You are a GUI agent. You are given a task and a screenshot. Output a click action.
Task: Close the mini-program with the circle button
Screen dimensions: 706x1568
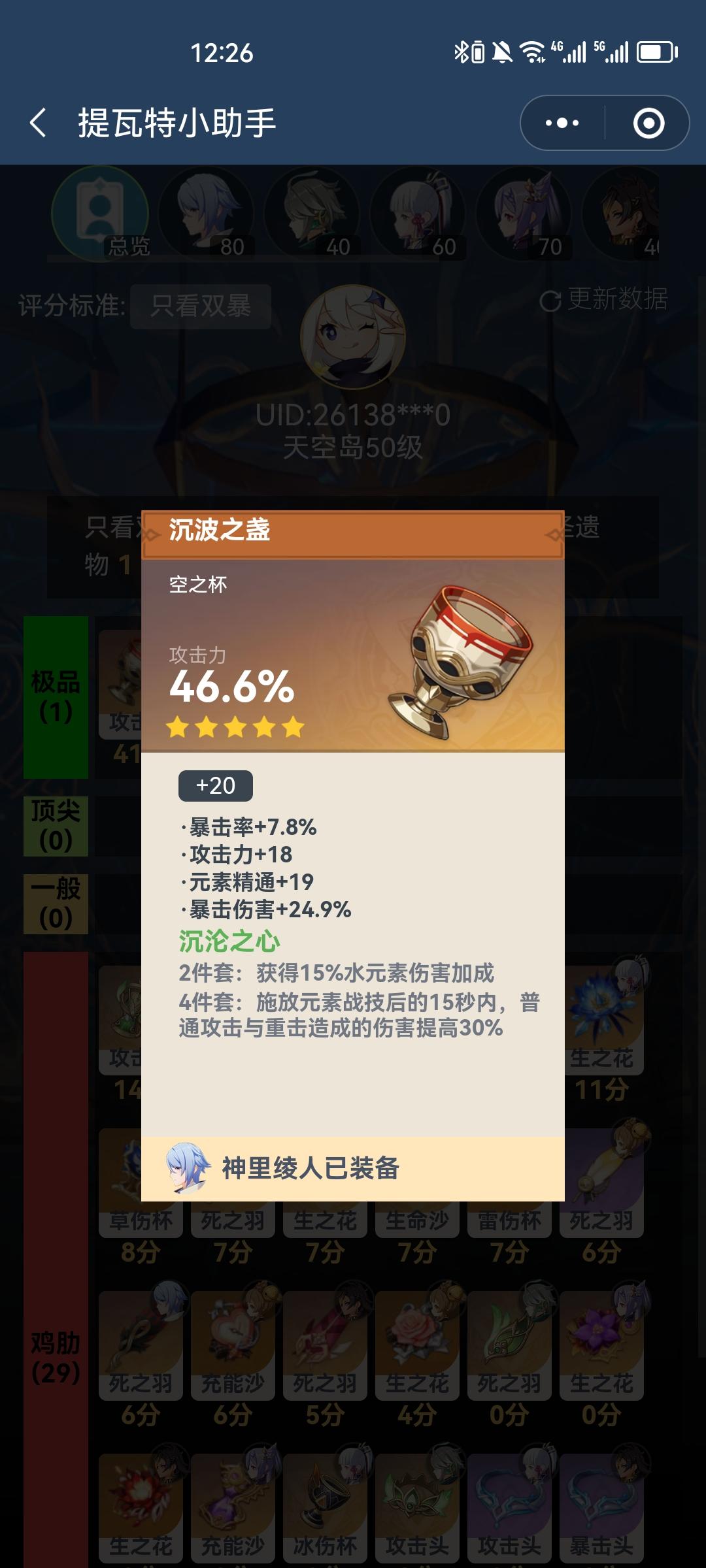click(648, 123)
